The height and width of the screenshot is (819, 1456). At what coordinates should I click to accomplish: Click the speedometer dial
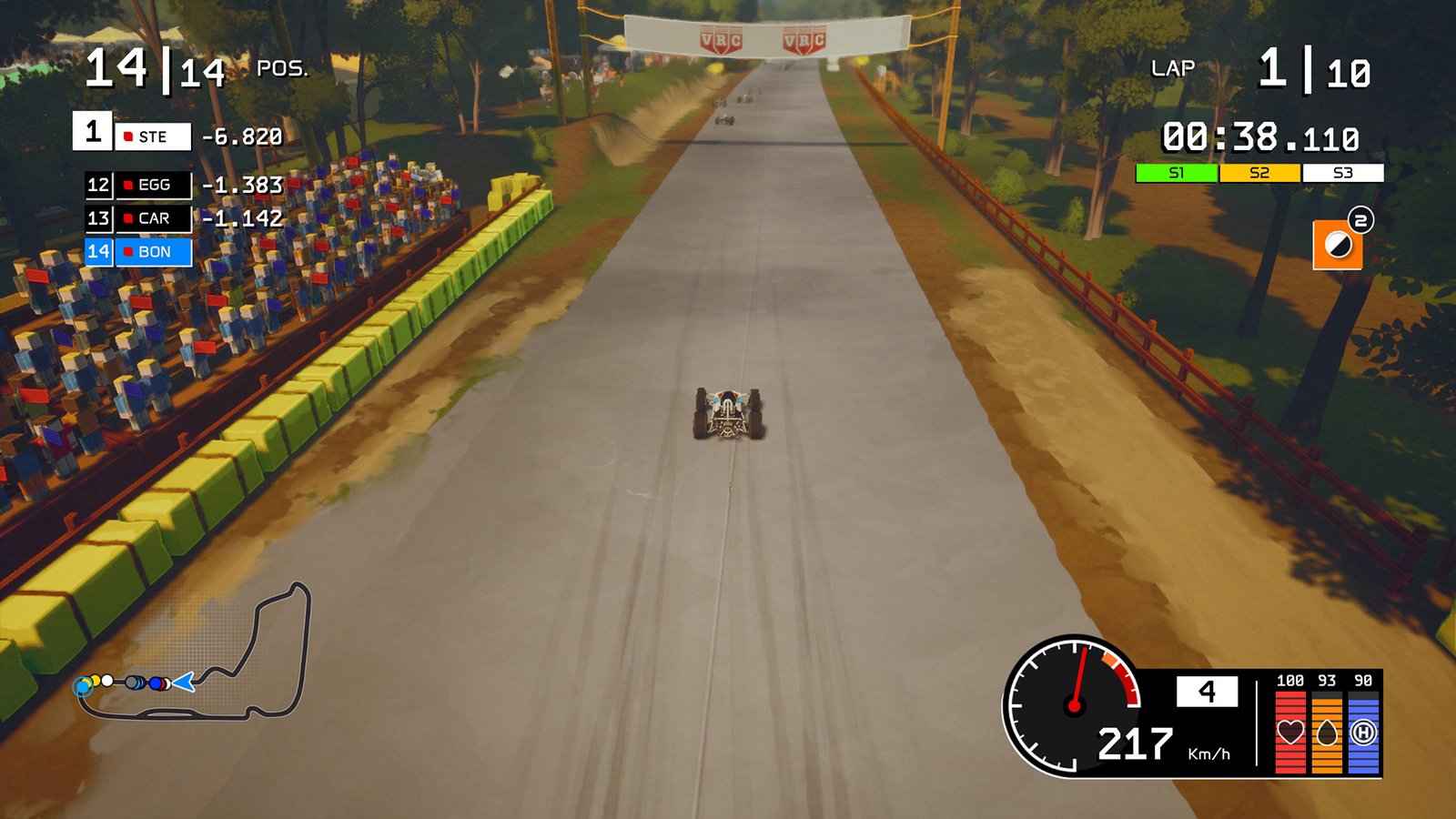pyautogui.click(x=1075, y=705)
